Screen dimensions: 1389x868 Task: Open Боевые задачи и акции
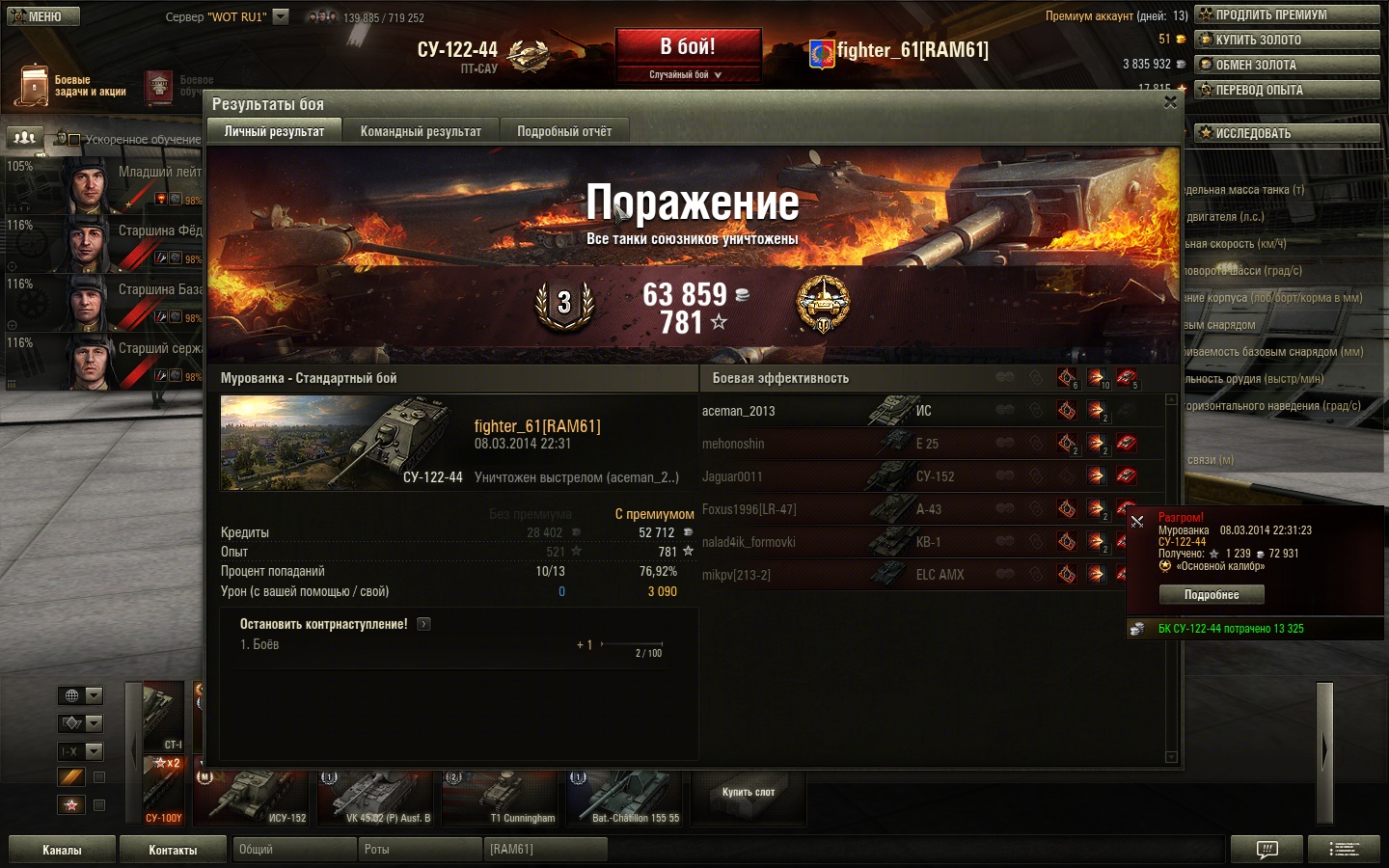coord(72,86)
